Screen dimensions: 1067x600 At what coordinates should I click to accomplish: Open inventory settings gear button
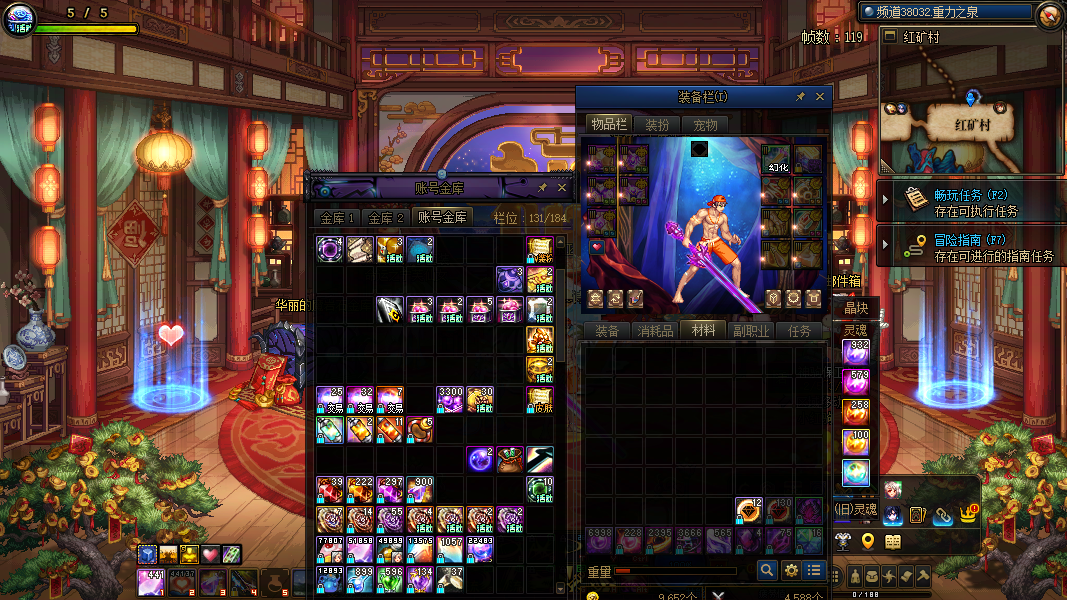791,570
